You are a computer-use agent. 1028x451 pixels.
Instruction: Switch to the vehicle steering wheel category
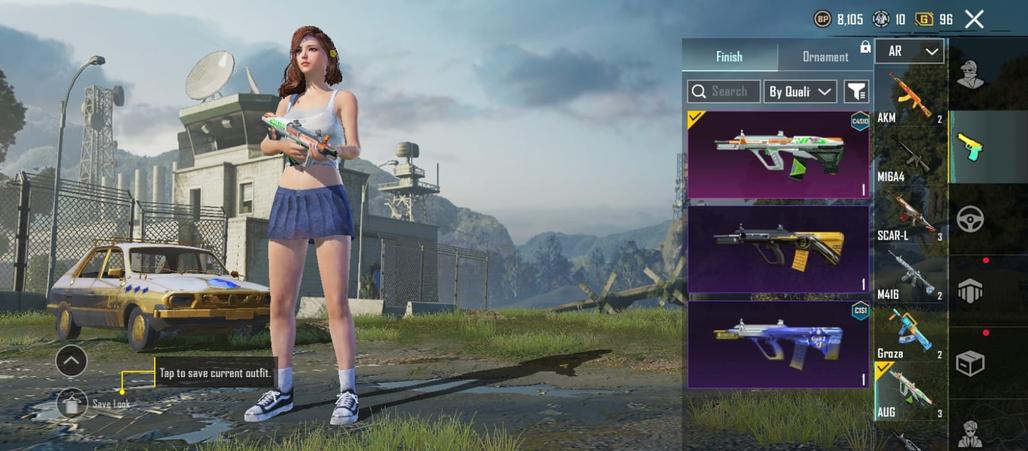[970, 219]
